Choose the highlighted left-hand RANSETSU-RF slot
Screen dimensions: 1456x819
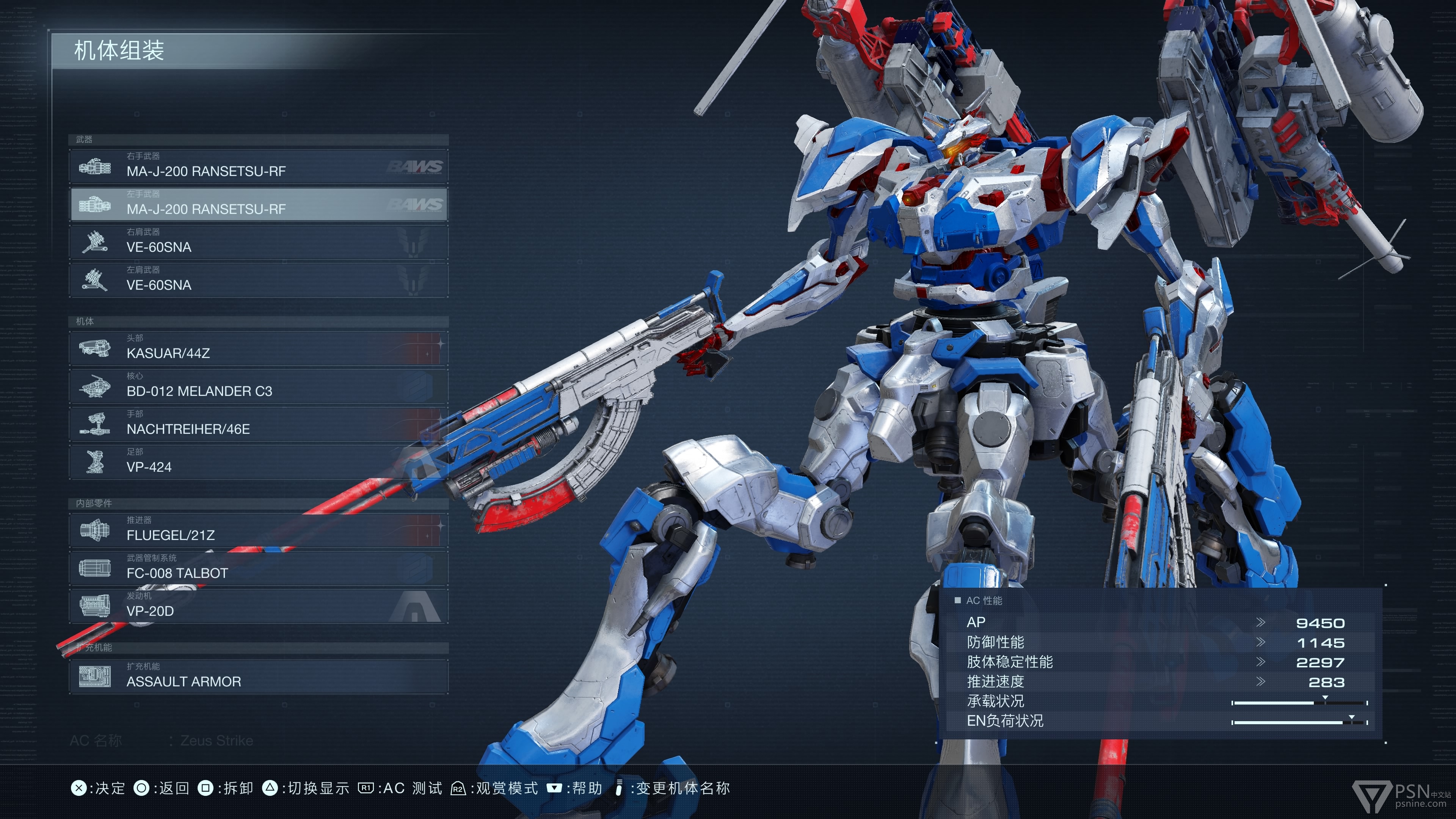(x=258, y=204)
